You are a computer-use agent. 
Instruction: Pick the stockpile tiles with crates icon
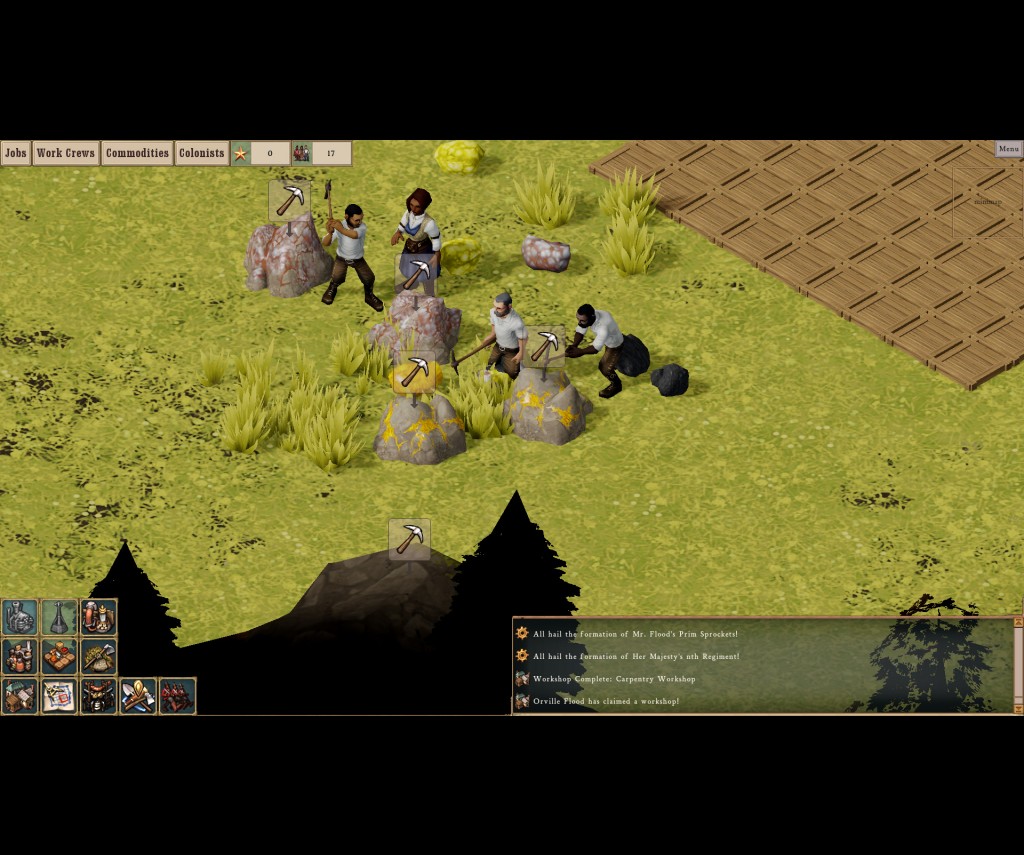(59, 656)
